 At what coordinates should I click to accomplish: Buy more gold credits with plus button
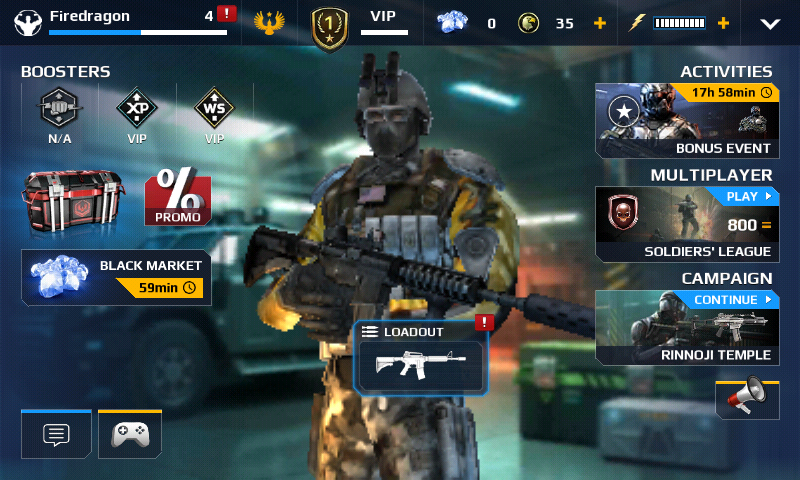point(599,23)
